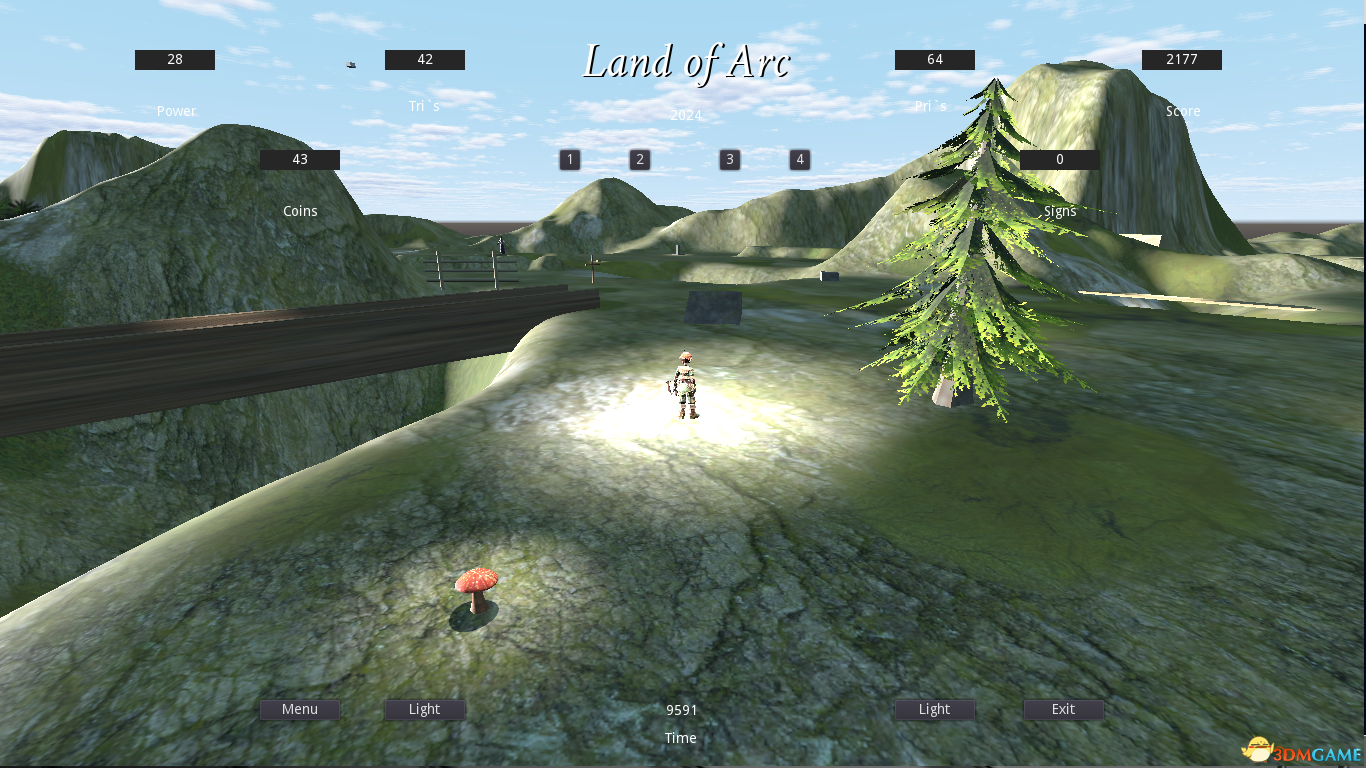Toggle the left Light button
The image size is (1366, 768).
pyautogui.click(x=424, y=709)
